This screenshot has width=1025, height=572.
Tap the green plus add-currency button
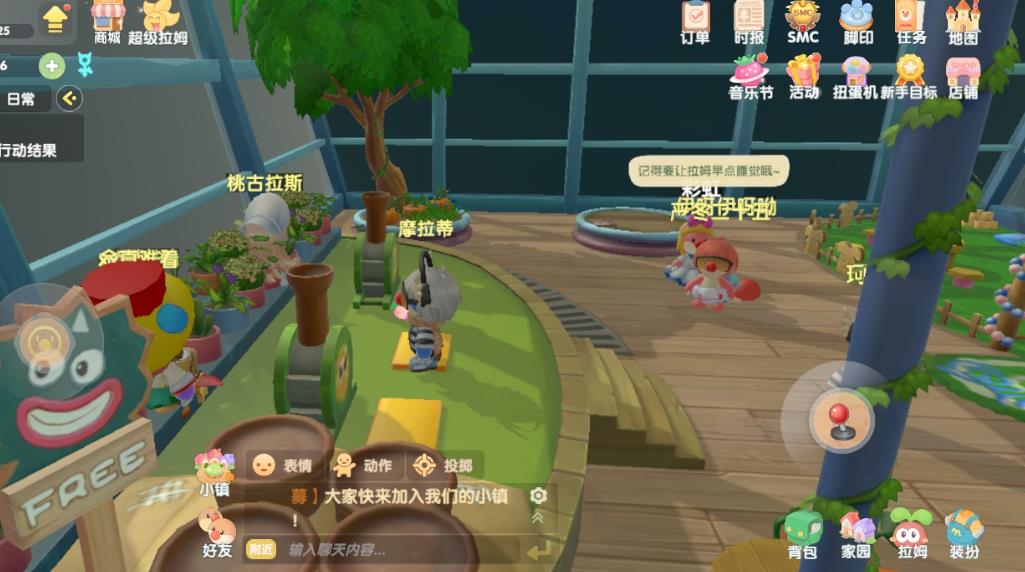52,66
